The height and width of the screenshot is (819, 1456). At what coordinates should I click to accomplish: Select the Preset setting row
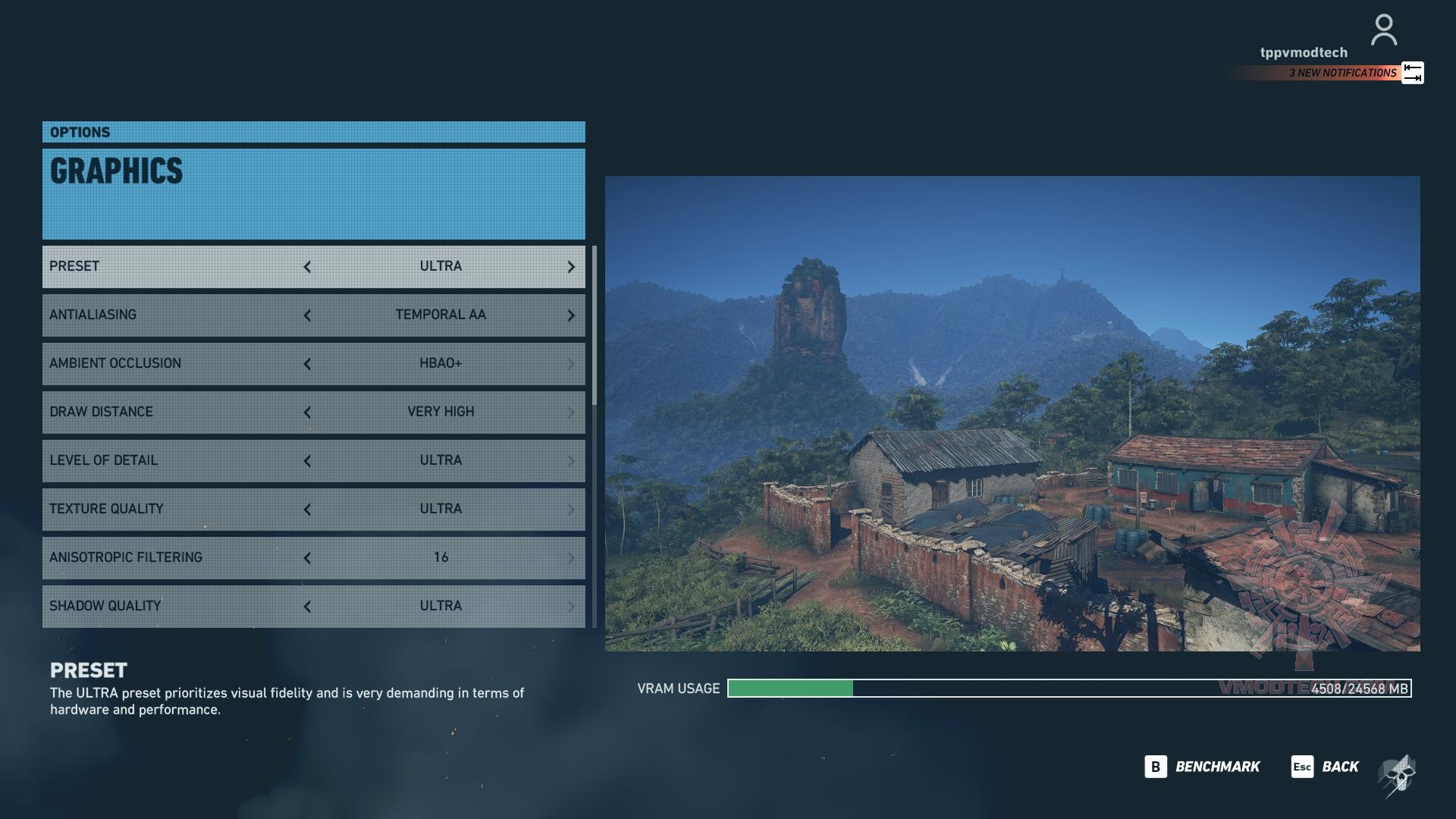174,266
